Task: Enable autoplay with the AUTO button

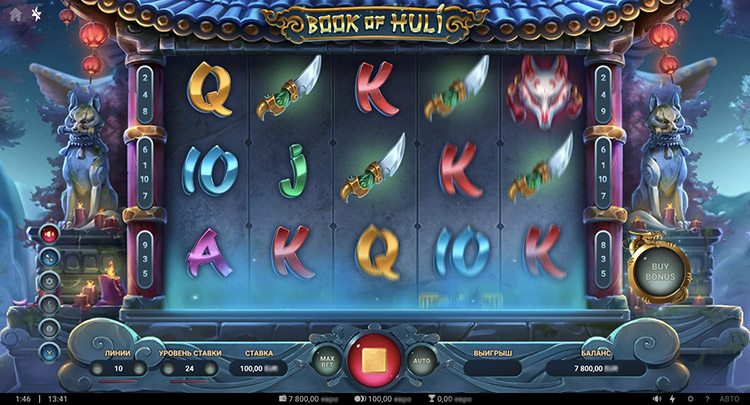Action: click(421, 360)
